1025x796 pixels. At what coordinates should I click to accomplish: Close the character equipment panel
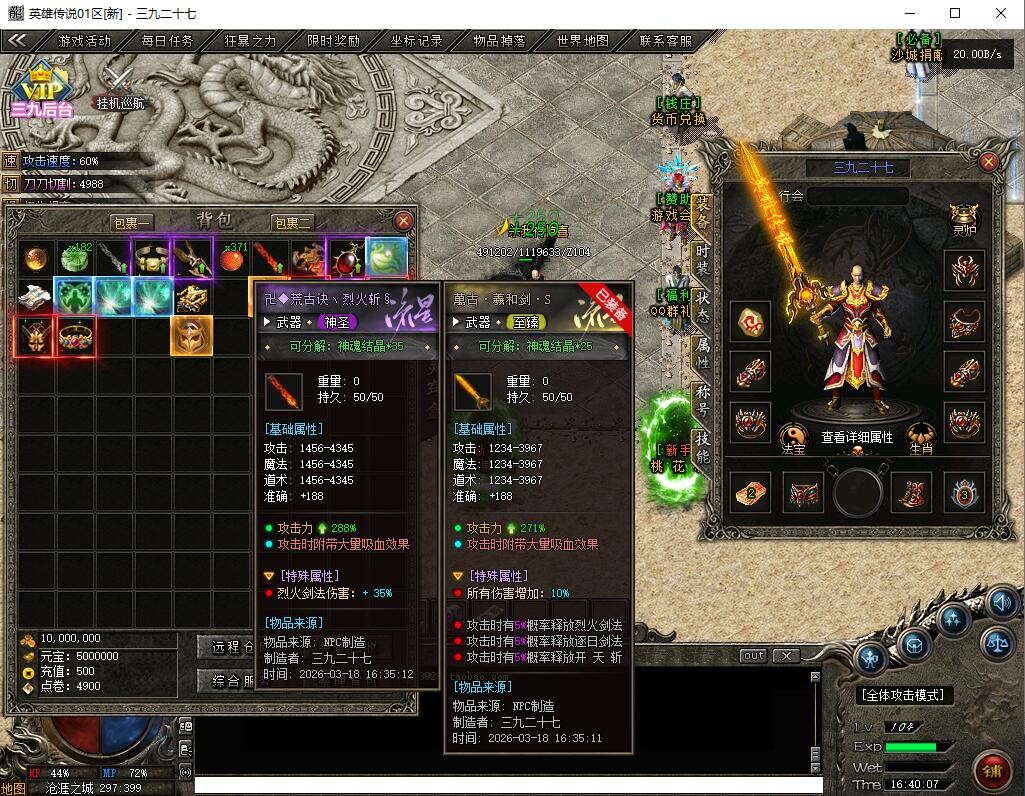[988, 162]
